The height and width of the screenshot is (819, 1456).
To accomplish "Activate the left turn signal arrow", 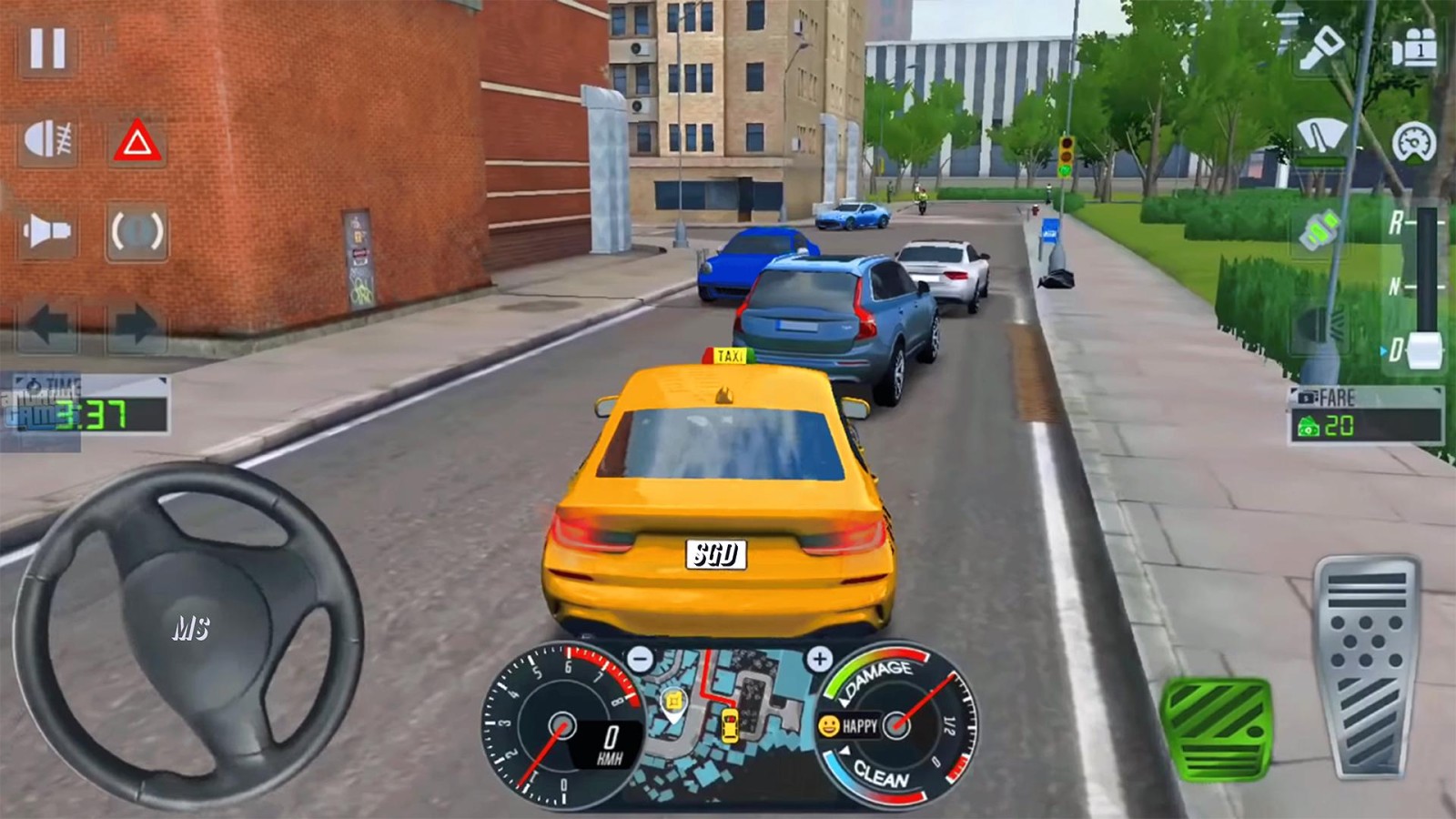I will 47,325.
